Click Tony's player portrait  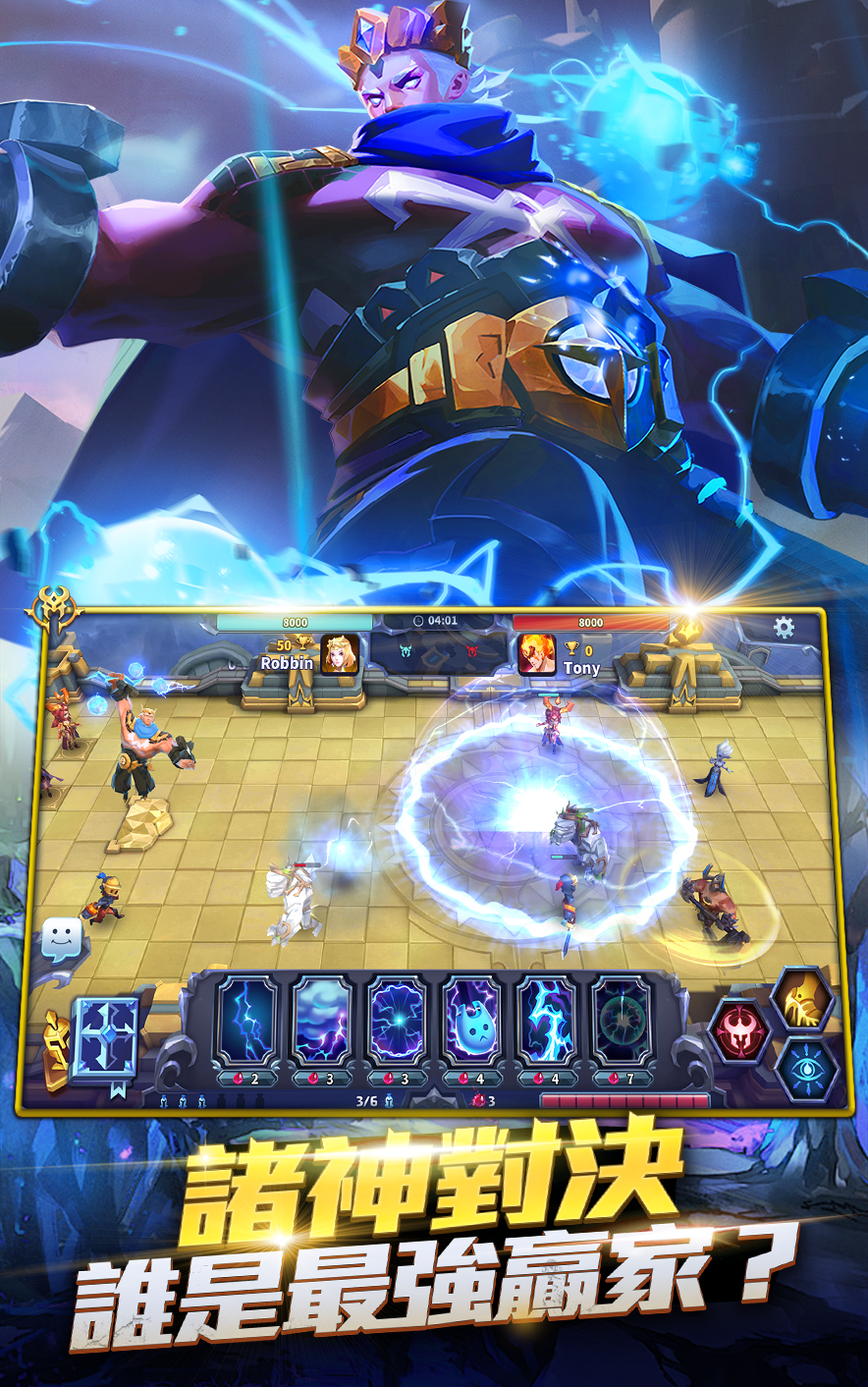536,654
